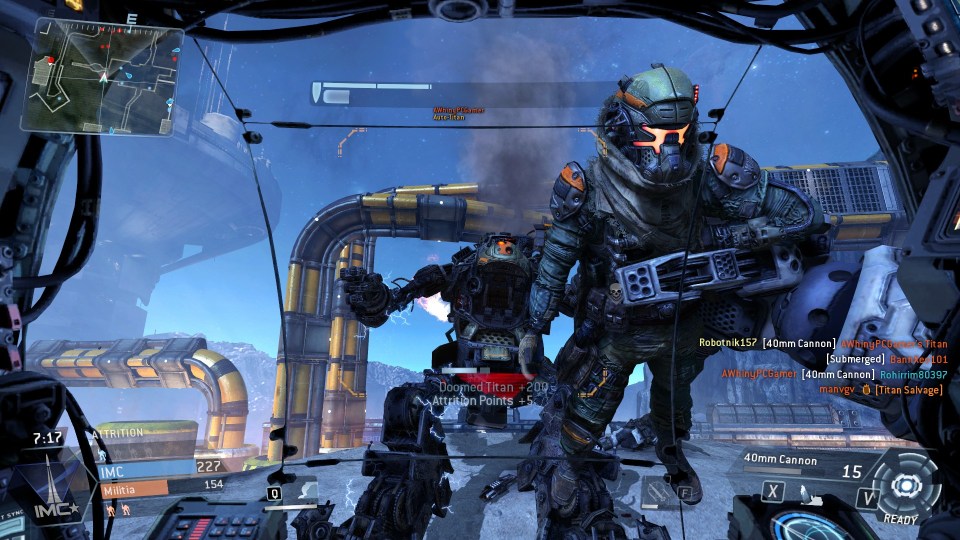This screenshot has width=960, height=540.
Task: Click the Submerged kill feed entry
Action: [855, 359]
